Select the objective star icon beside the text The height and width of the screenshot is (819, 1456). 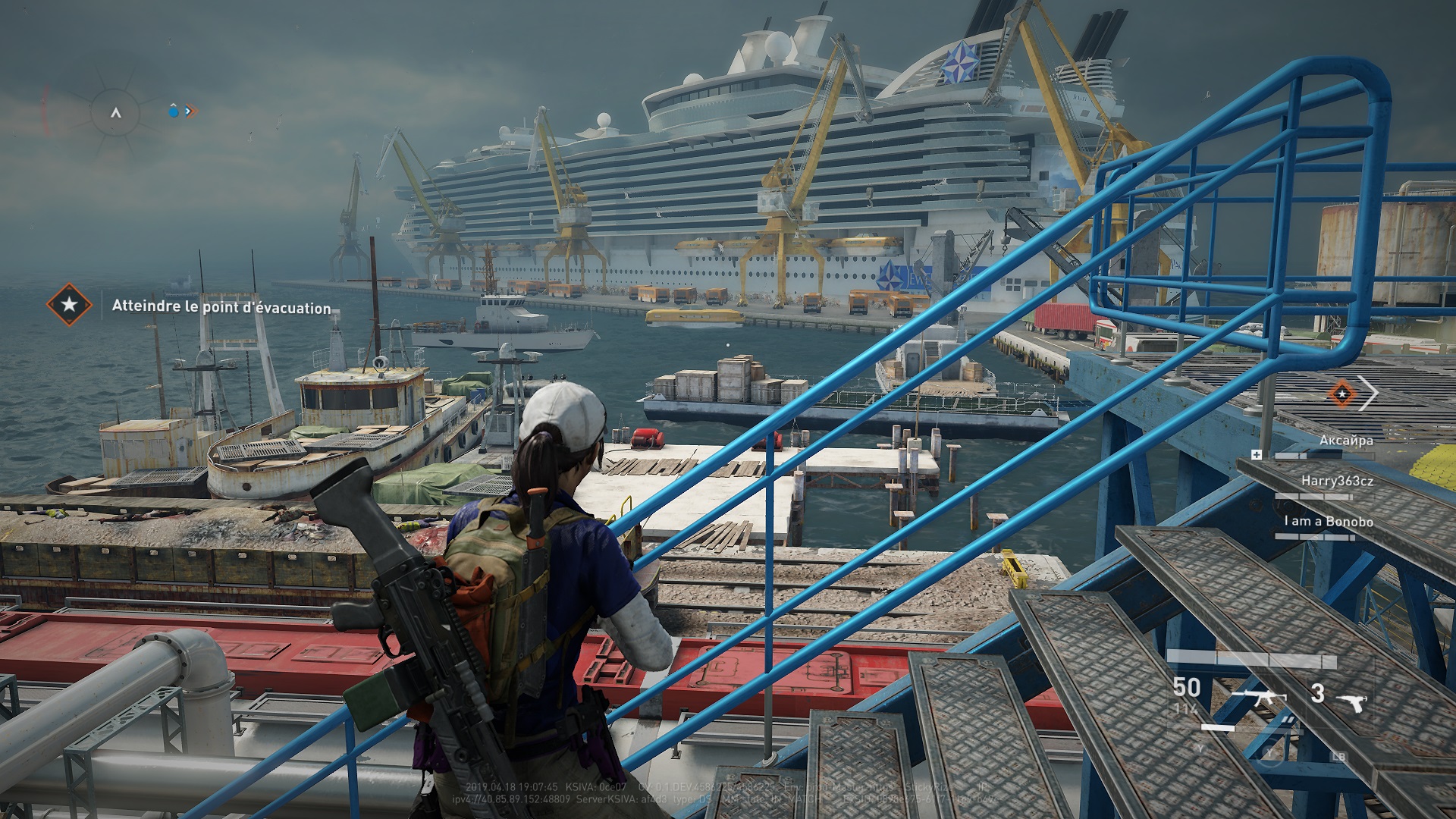69,305
